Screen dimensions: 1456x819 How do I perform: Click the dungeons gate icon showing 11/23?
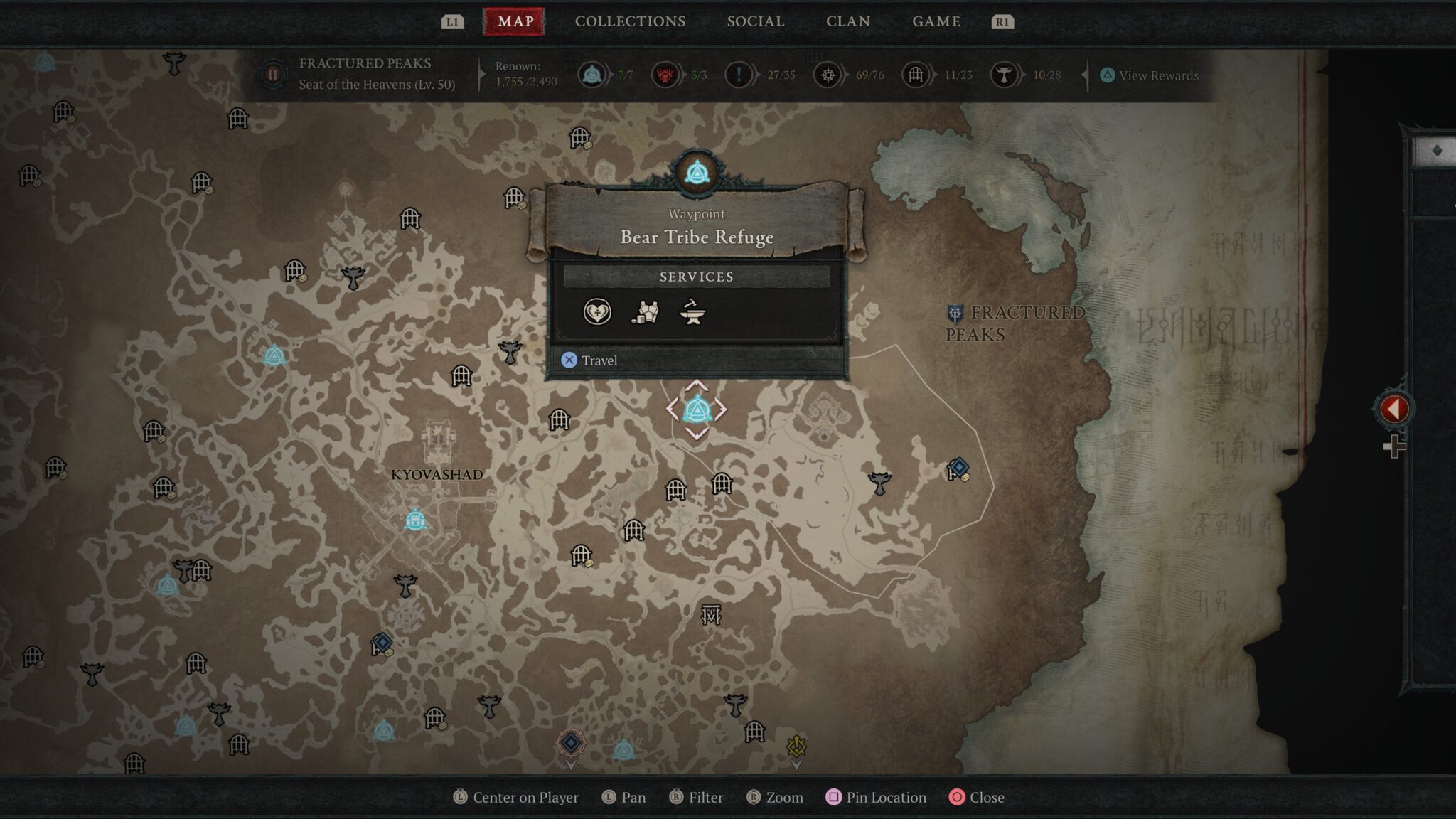point(917,74)
